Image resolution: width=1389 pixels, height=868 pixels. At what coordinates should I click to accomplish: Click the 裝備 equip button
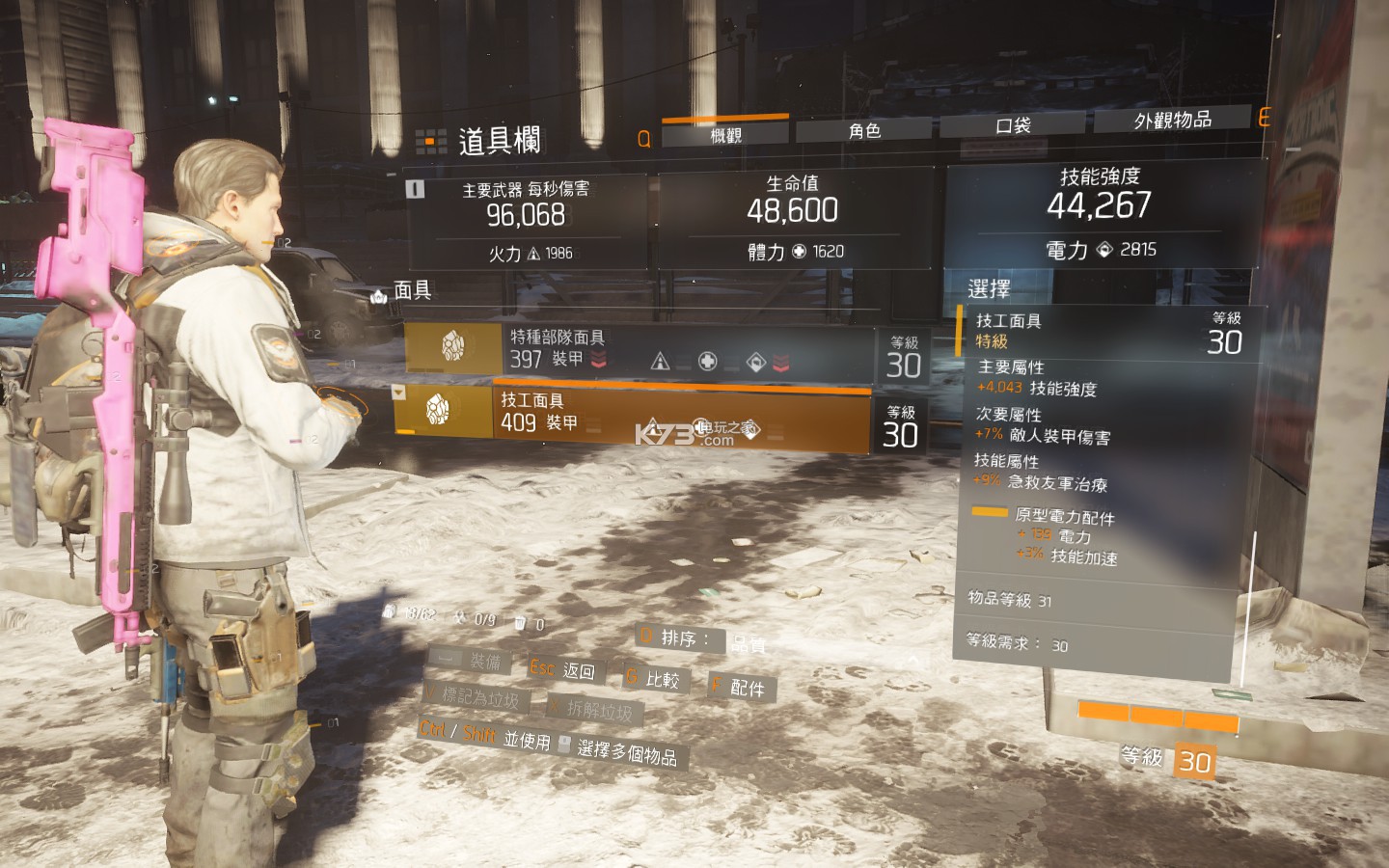click(472, 661)
